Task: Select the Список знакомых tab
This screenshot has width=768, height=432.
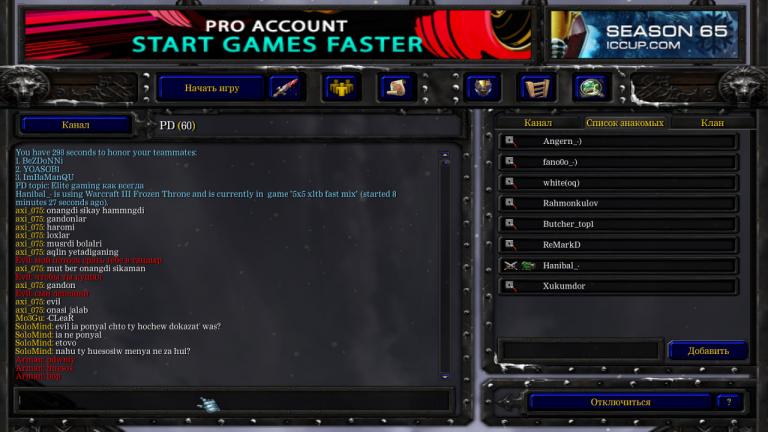Action: click(x=625, y=123)
